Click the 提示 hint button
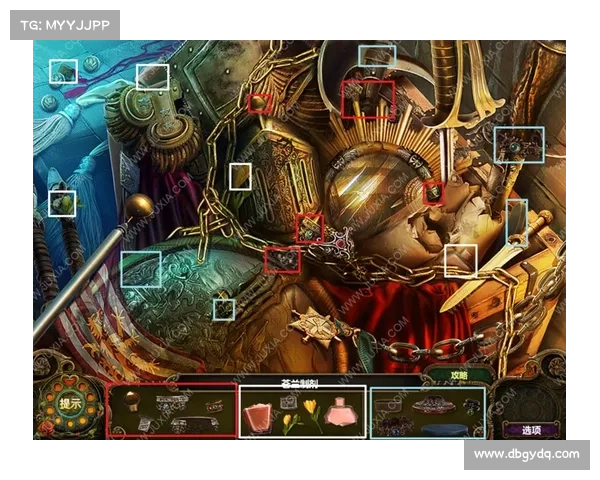 click(x=71, y=405)
